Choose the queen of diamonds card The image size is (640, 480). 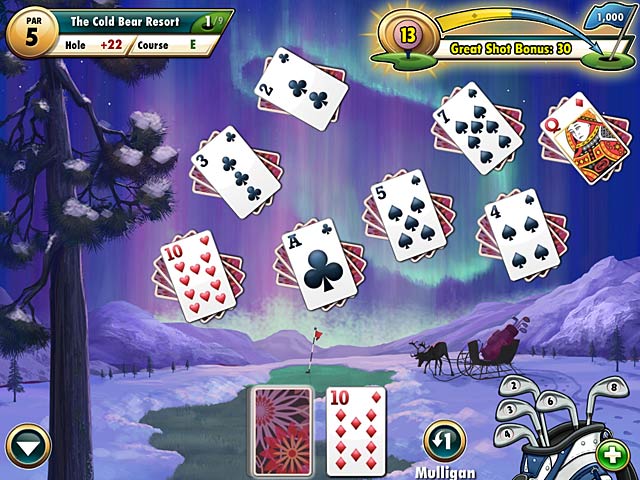pyautogui.click(x=581, y=139)
